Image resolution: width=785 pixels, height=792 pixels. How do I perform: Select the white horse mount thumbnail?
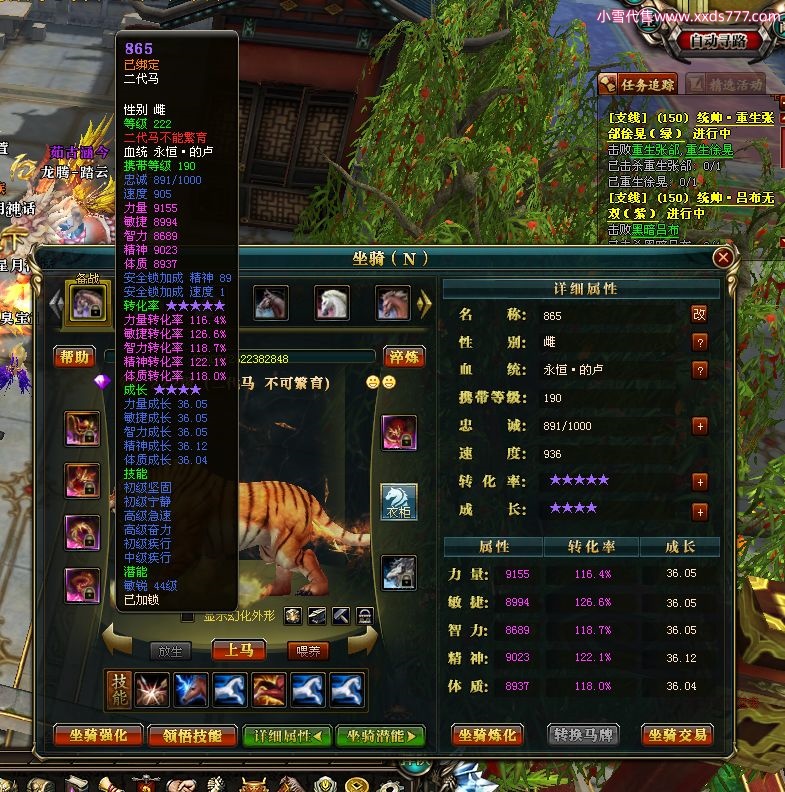(x=332, y=301)
